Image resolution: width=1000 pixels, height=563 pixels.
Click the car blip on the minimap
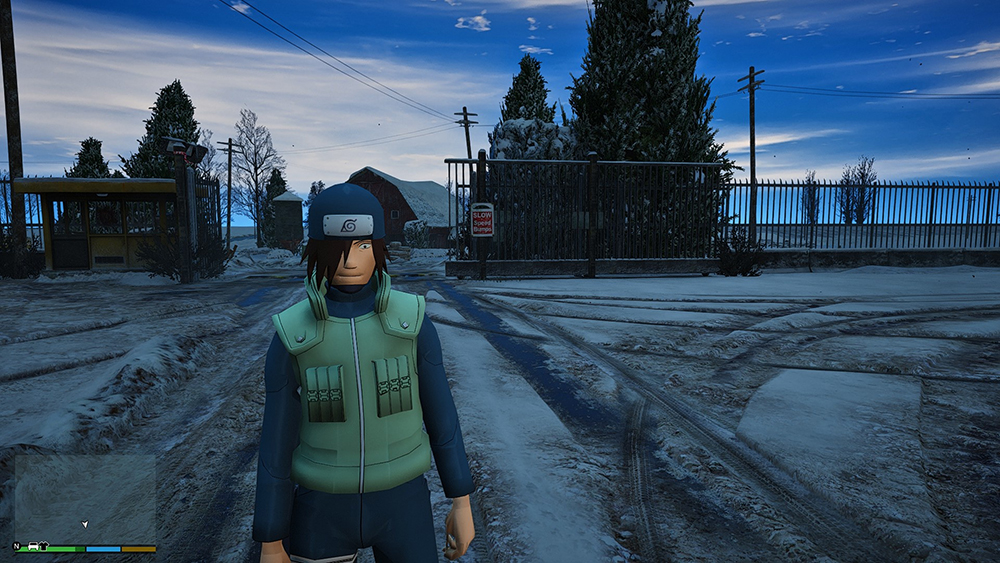pos(33,546)
